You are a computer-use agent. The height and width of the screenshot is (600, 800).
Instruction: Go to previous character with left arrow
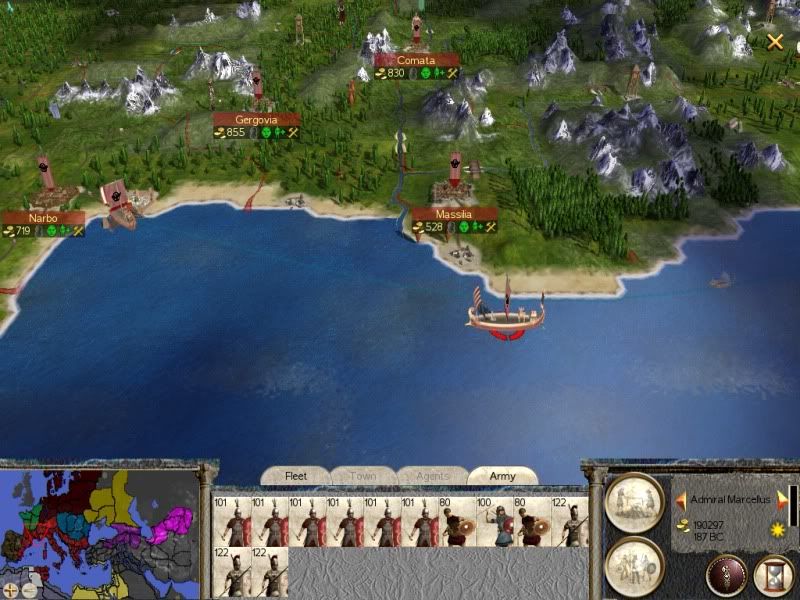pyautogui.click(x=680, y=499)
